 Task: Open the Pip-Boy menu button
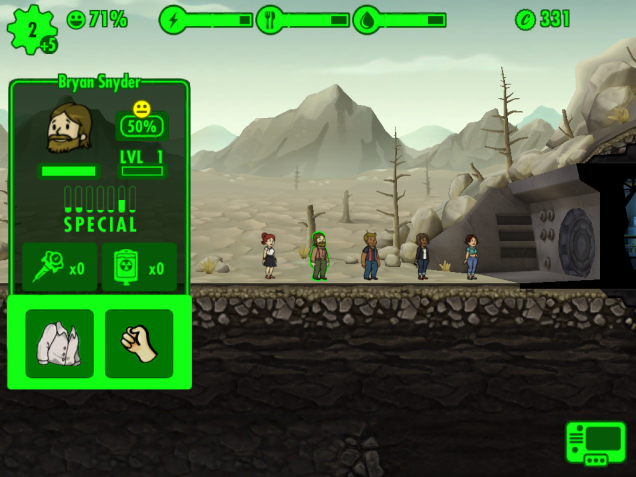pos(595,443)
